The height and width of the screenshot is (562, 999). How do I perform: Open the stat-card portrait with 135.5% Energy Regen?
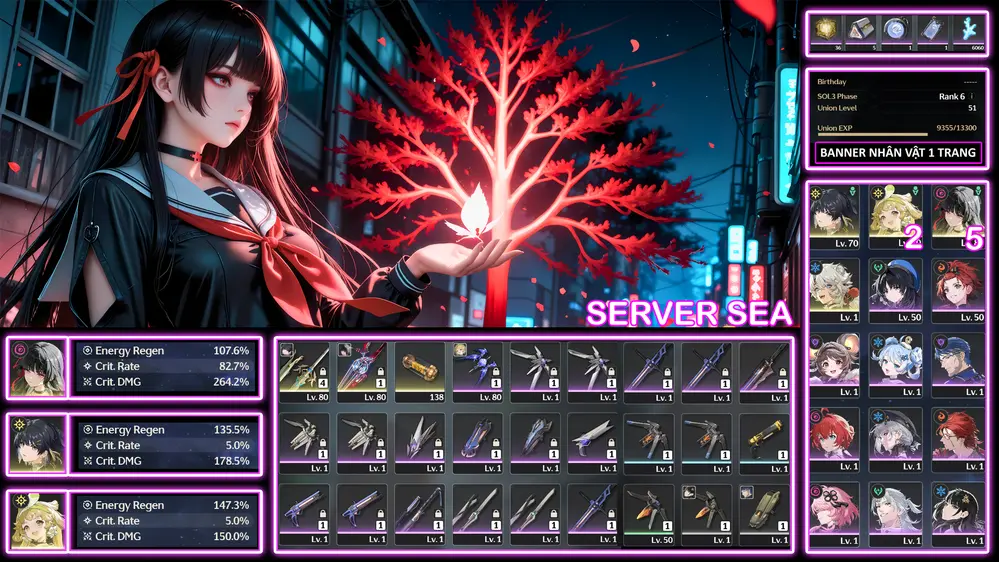pos(37,444)
